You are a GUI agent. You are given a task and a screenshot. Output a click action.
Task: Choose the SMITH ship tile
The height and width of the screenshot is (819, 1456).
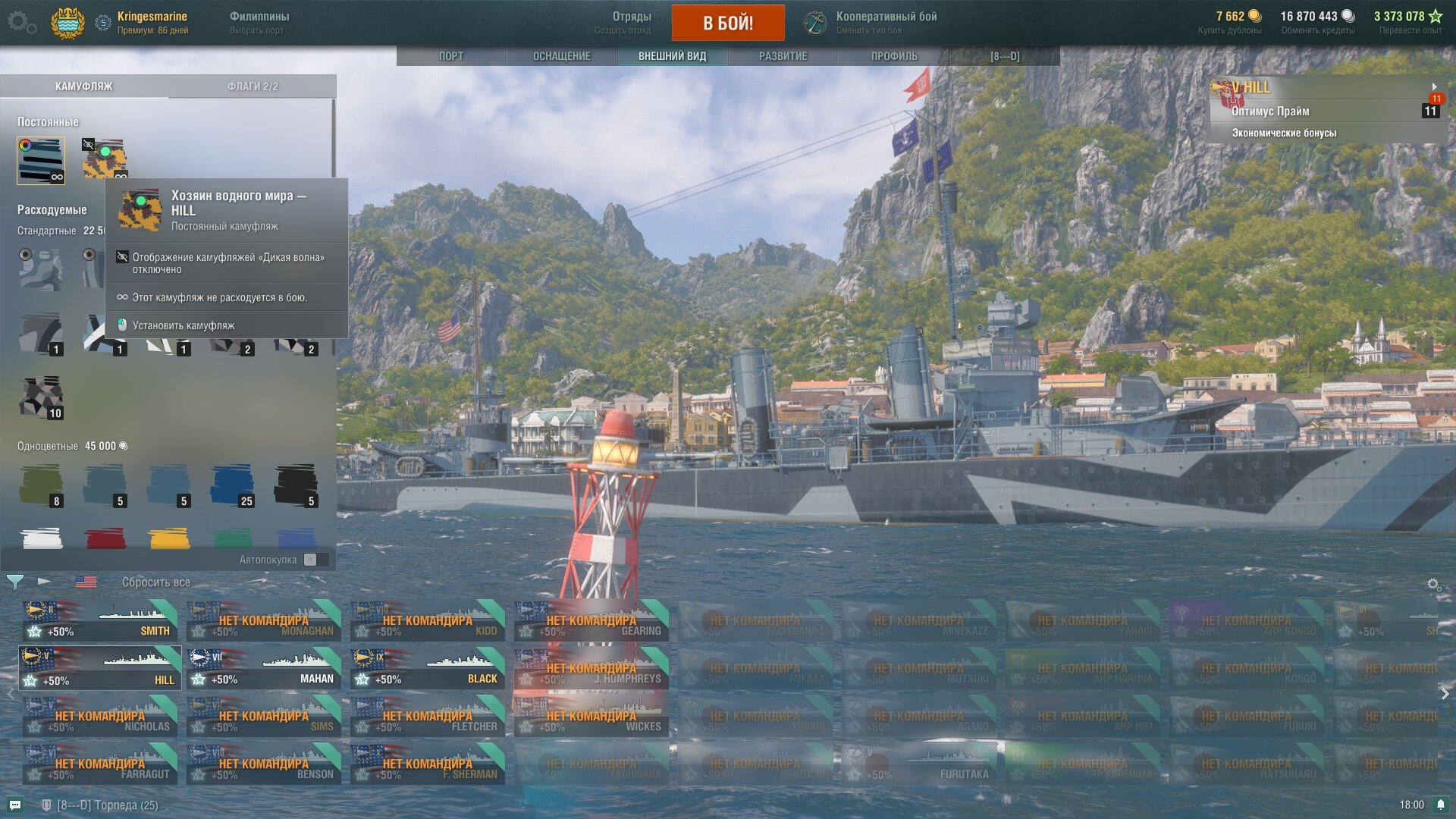99,620
